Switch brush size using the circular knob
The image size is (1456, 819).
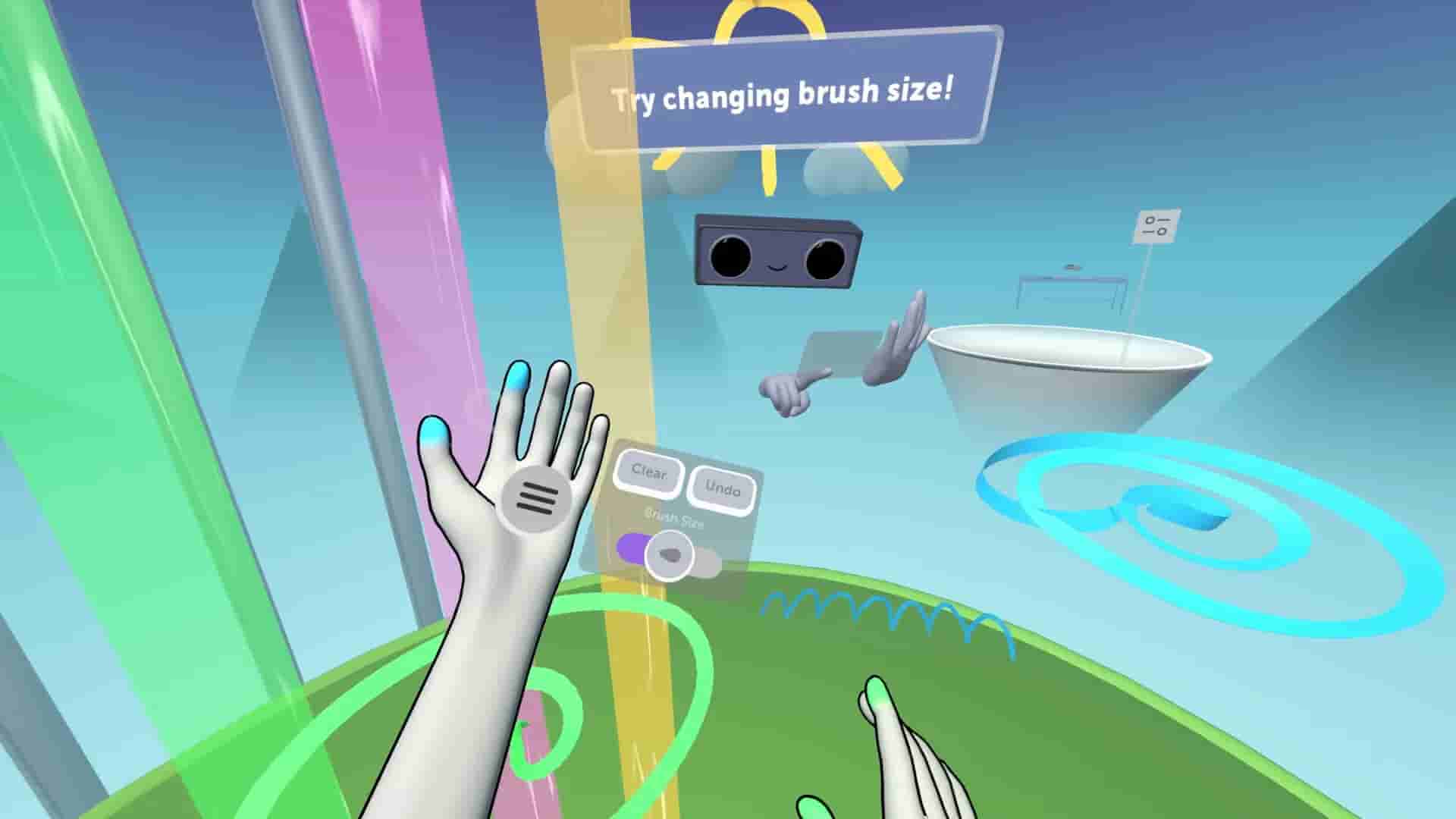pos(670,556)
